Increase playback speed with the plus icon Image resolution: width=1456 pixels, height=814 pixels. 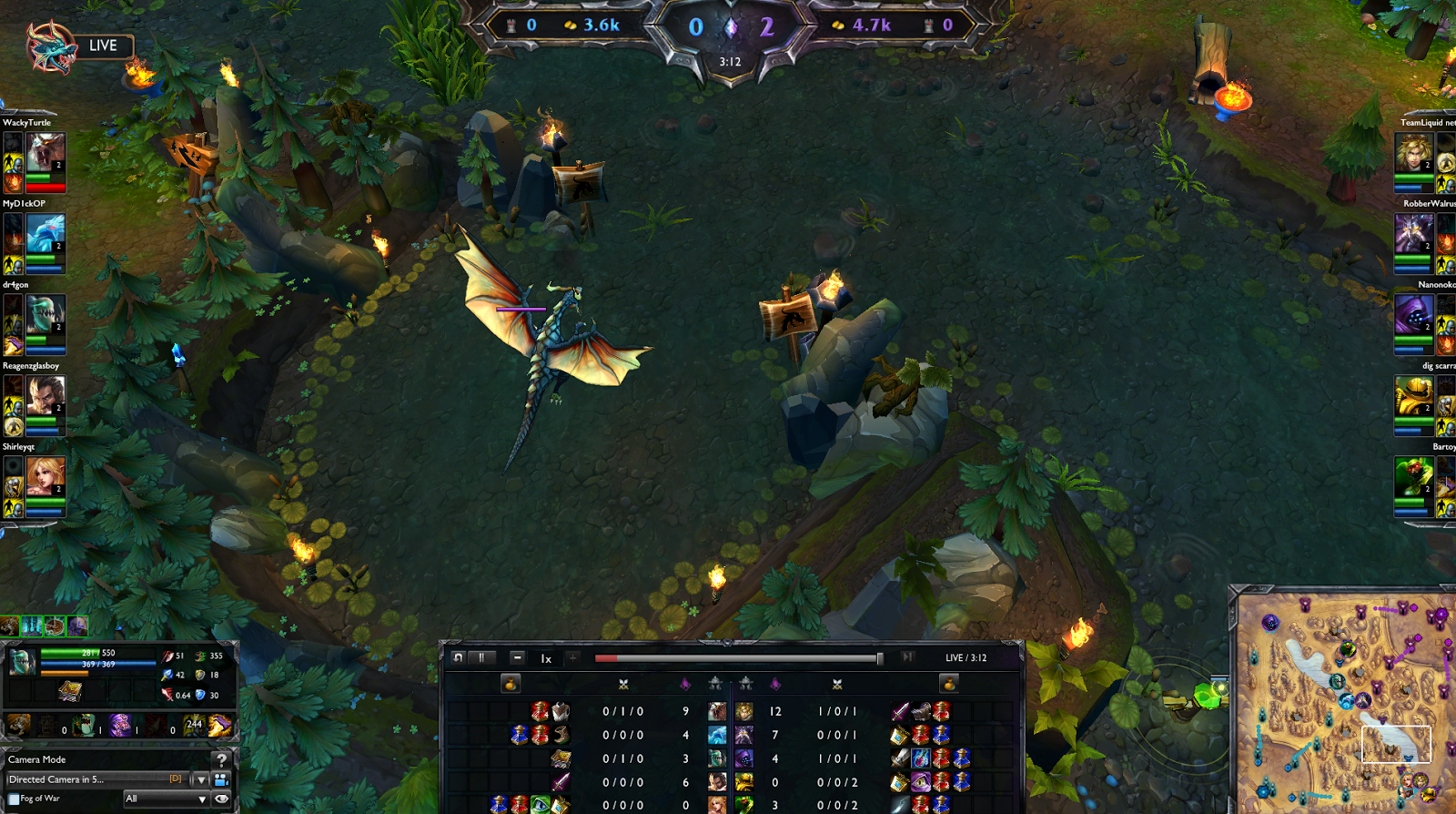pyautogui.click(x=572, y=656)
